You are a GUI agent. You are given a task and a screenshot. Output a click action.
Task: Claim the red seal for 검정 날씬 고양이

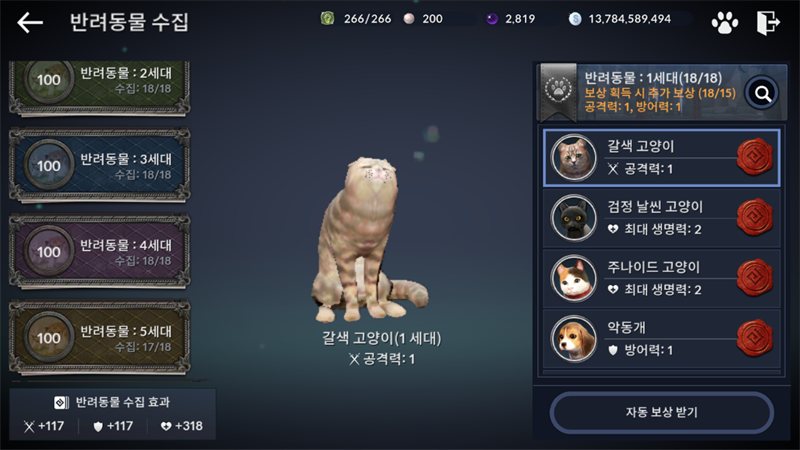point(755,218)
